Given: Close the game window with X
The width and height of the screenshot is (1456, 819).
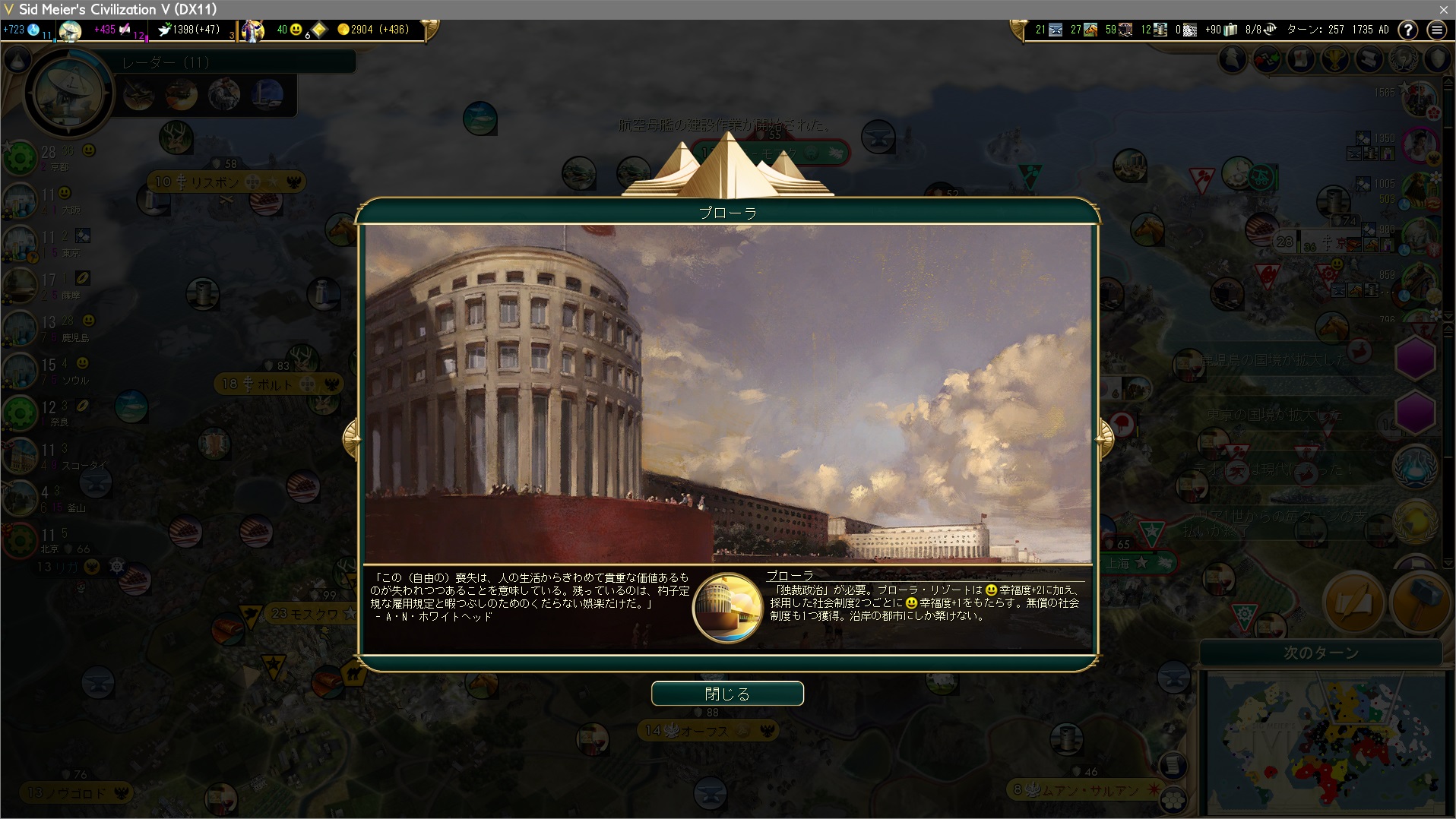Looking at the screenshot, I should pyautogui.click(x=1443, y=9).
